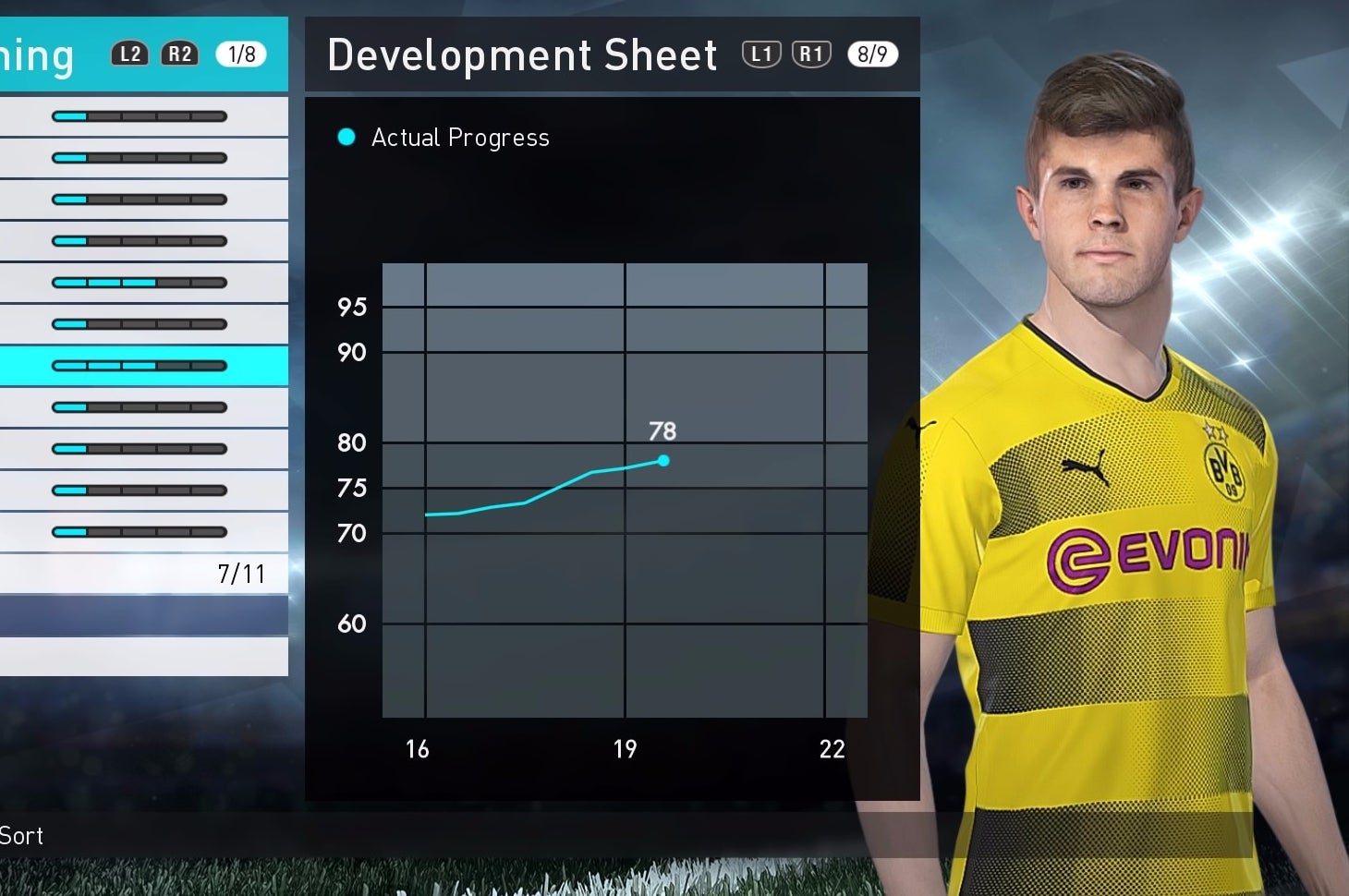This screenshot has width=1349, height=896.
Task: Activate the Sort option
Action: 22,836
